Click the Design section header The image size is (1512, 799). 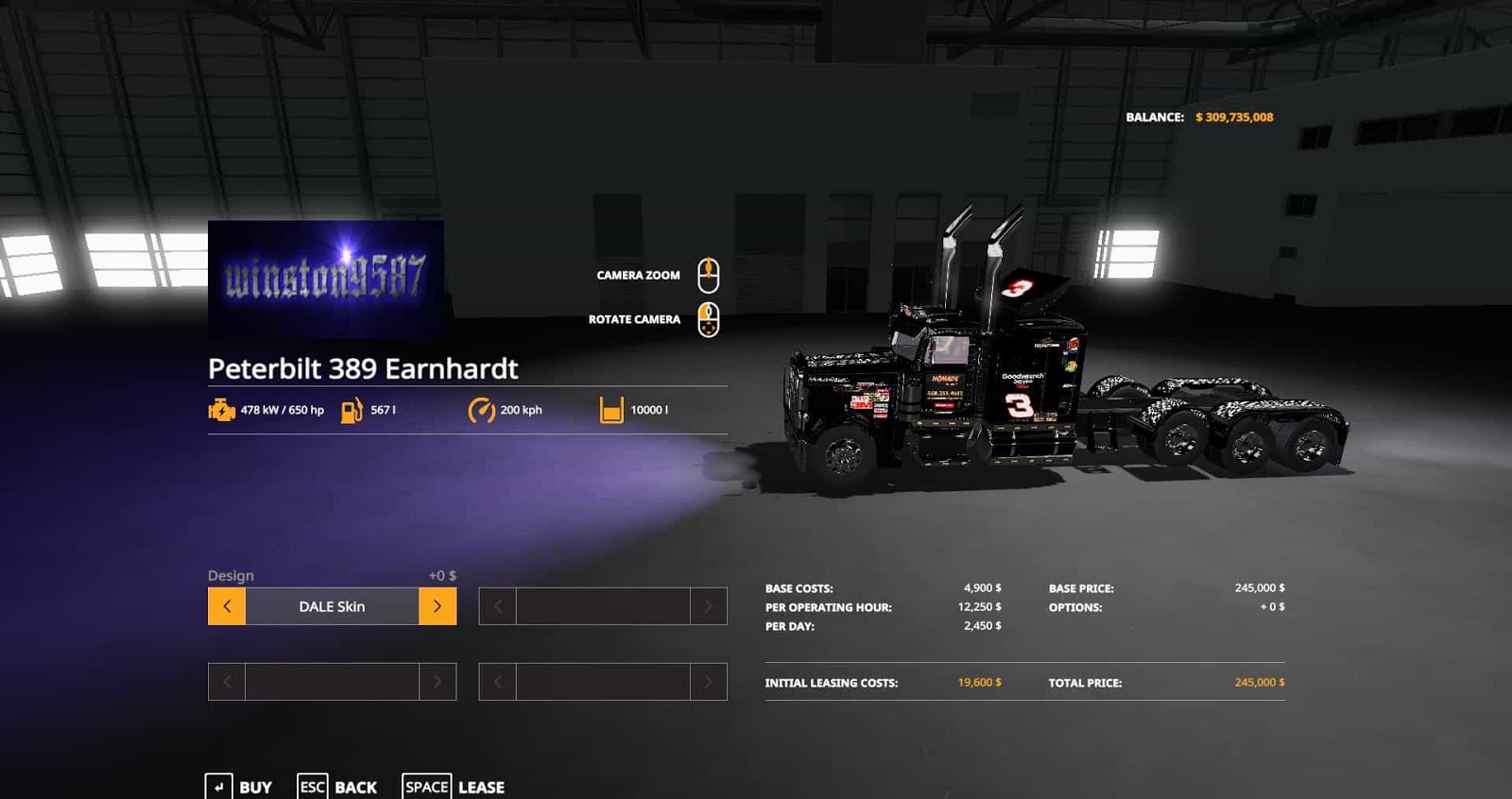coord(230,575)
